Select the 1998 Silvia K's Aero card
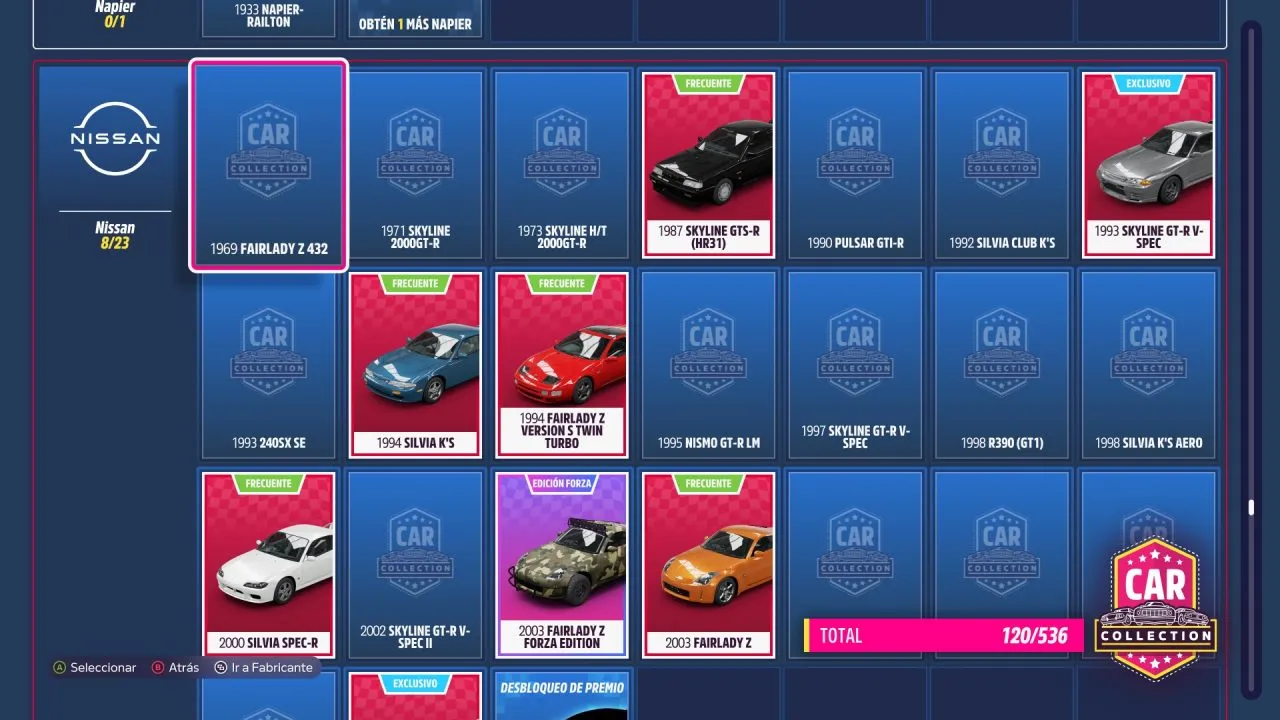 (1148, 365)
